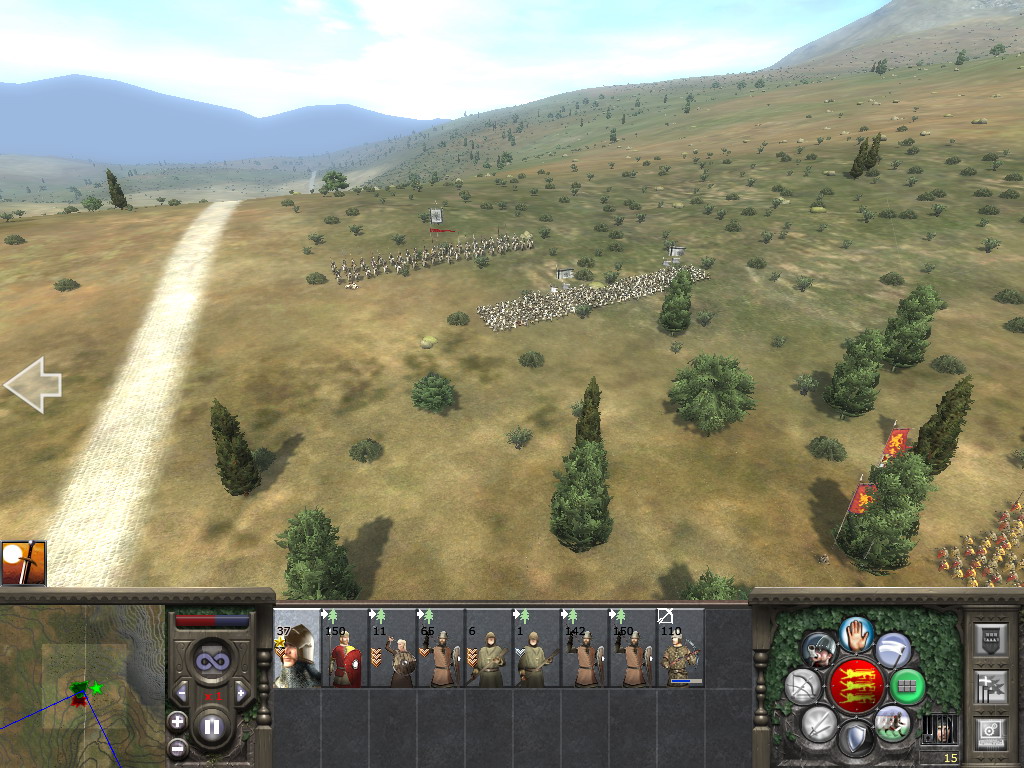Image resolution: width=1024 pixels, height=768 pixels.
Task: Select the red-shielded 150-man unit card
Action: click(345, 648)
